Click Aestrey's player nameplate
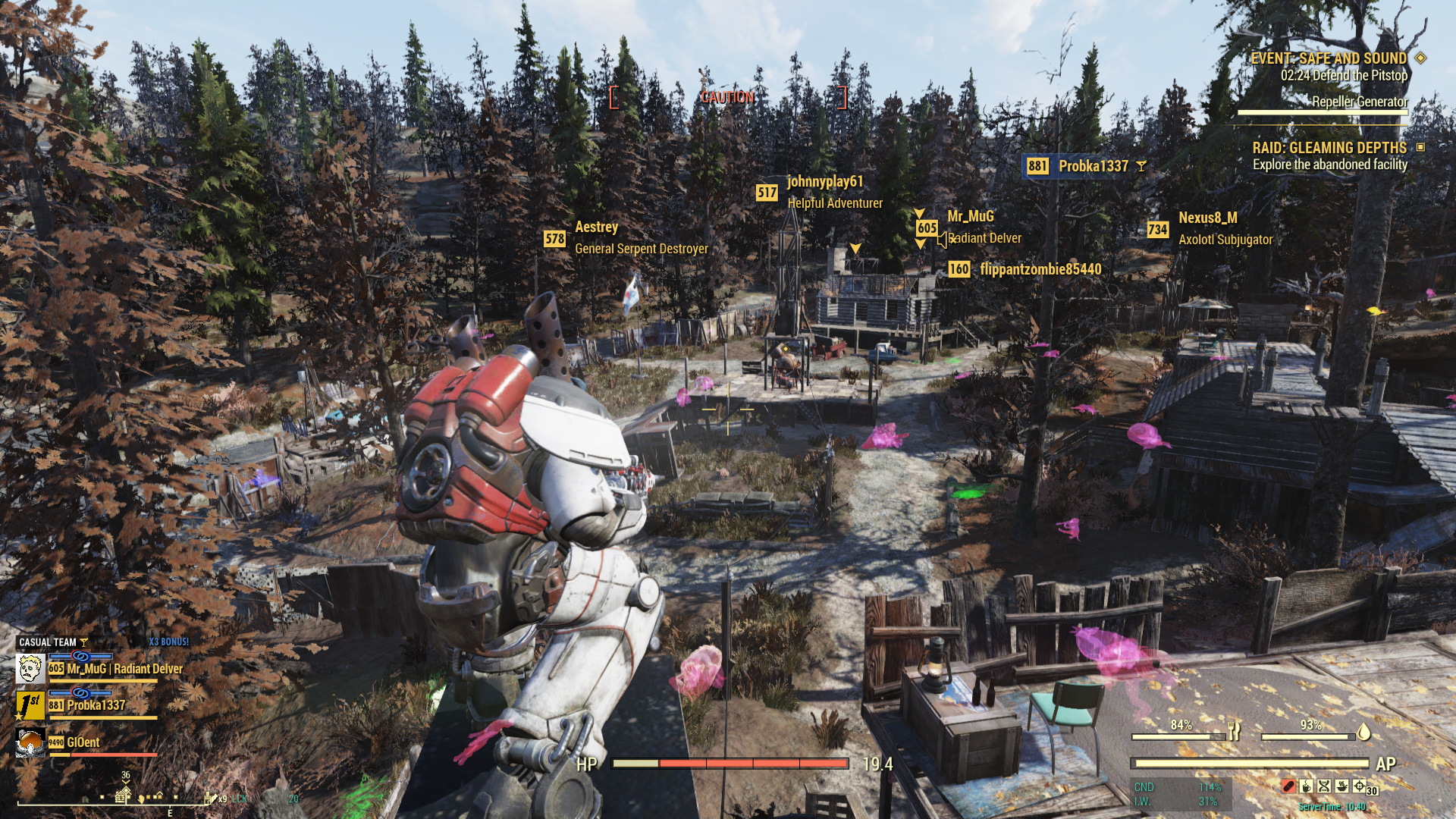1456x819 pixels. (x=596, y=227)
